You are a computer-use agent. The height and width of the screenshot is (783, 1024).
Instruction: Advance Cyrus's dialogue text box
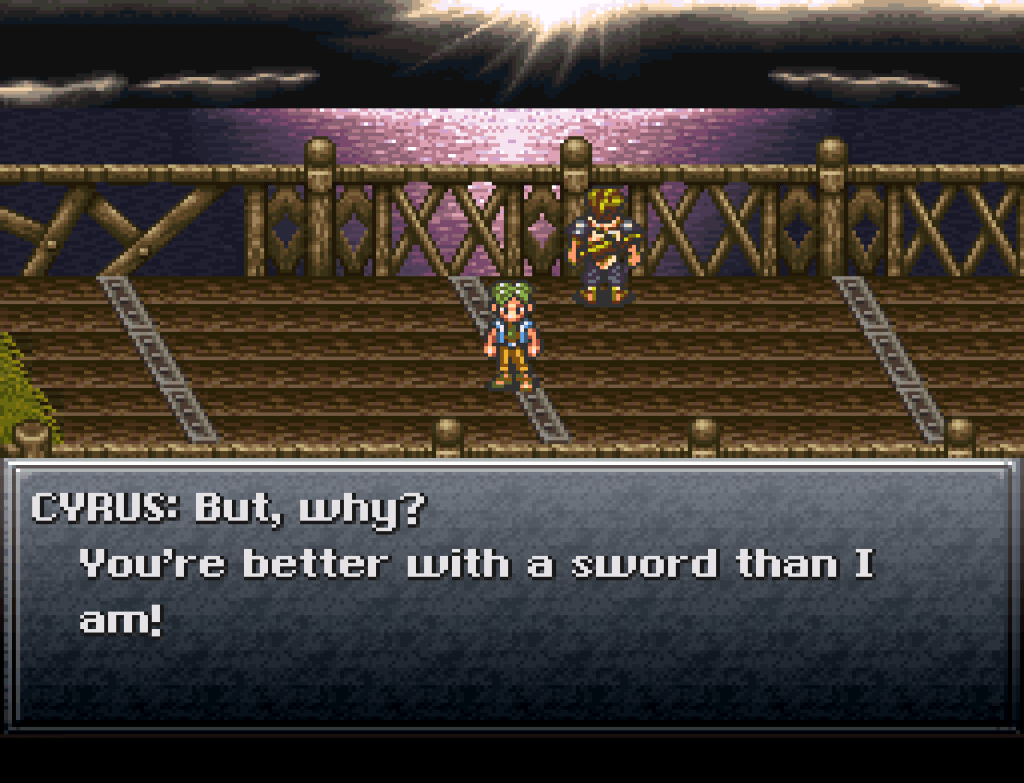511,594
